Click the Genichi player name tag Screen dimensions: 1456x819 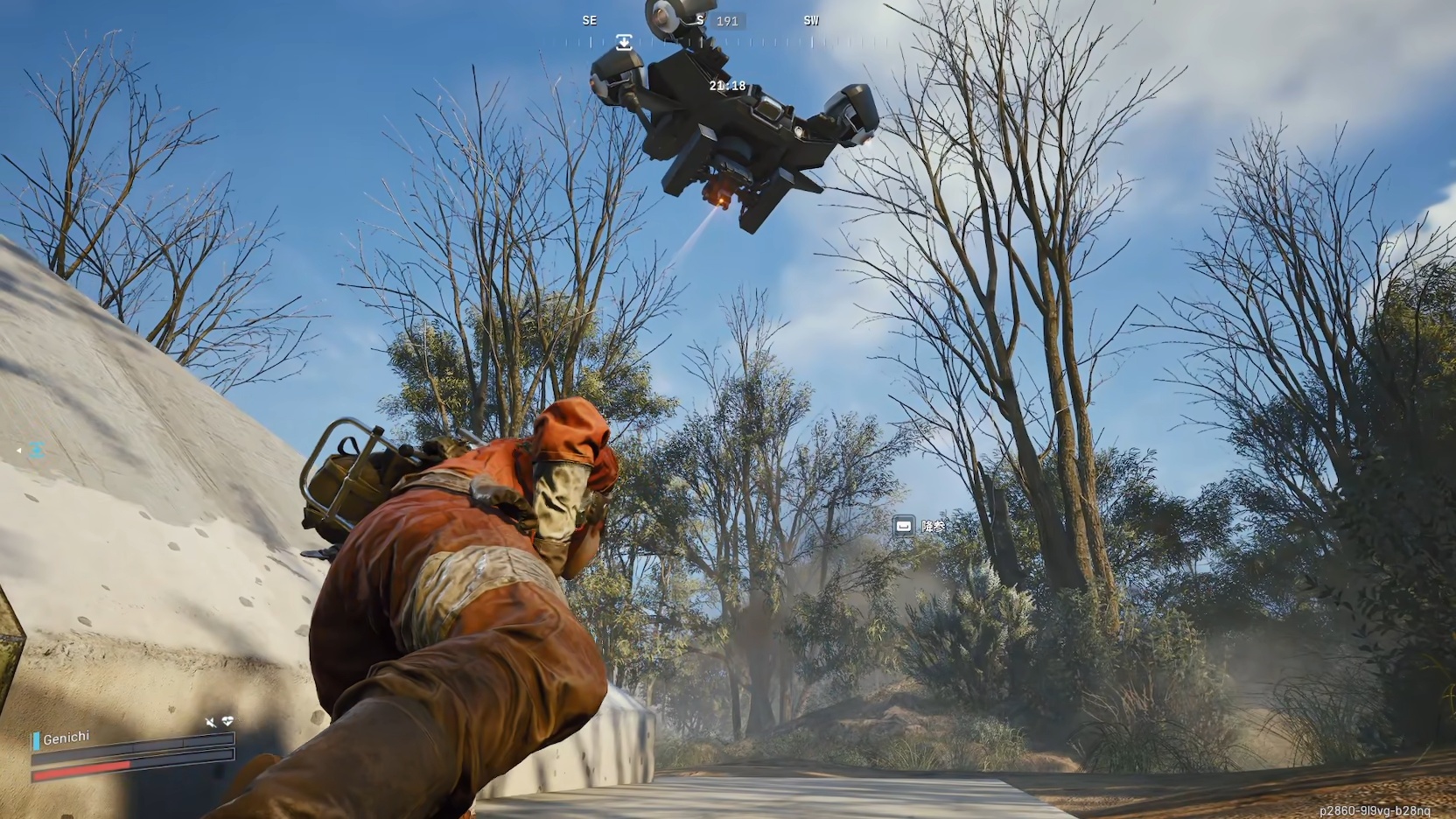point(66,738)
